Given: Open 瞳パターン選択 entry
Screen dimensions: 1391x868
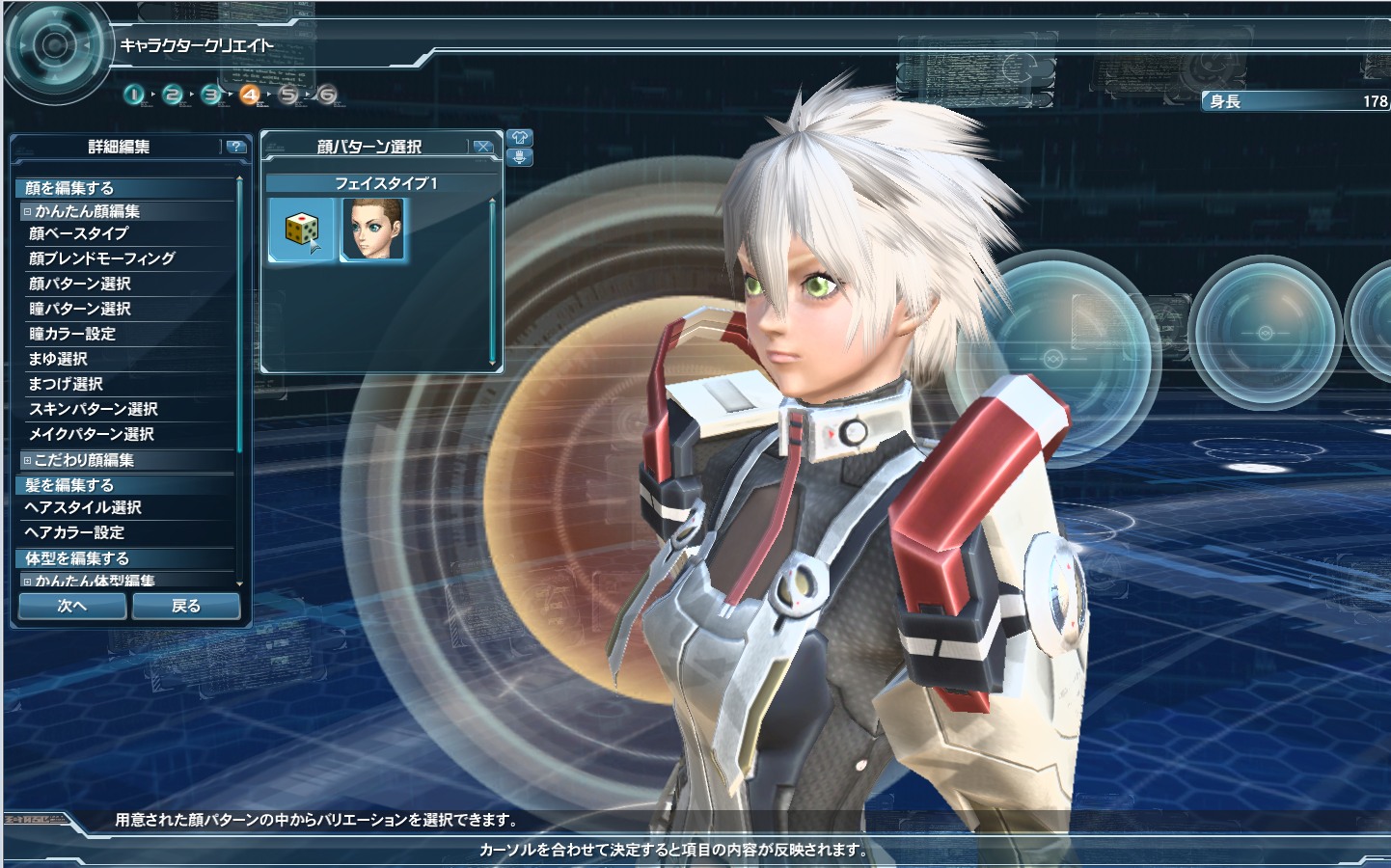Looking at the screenshot, I should [x=79, y=309].
